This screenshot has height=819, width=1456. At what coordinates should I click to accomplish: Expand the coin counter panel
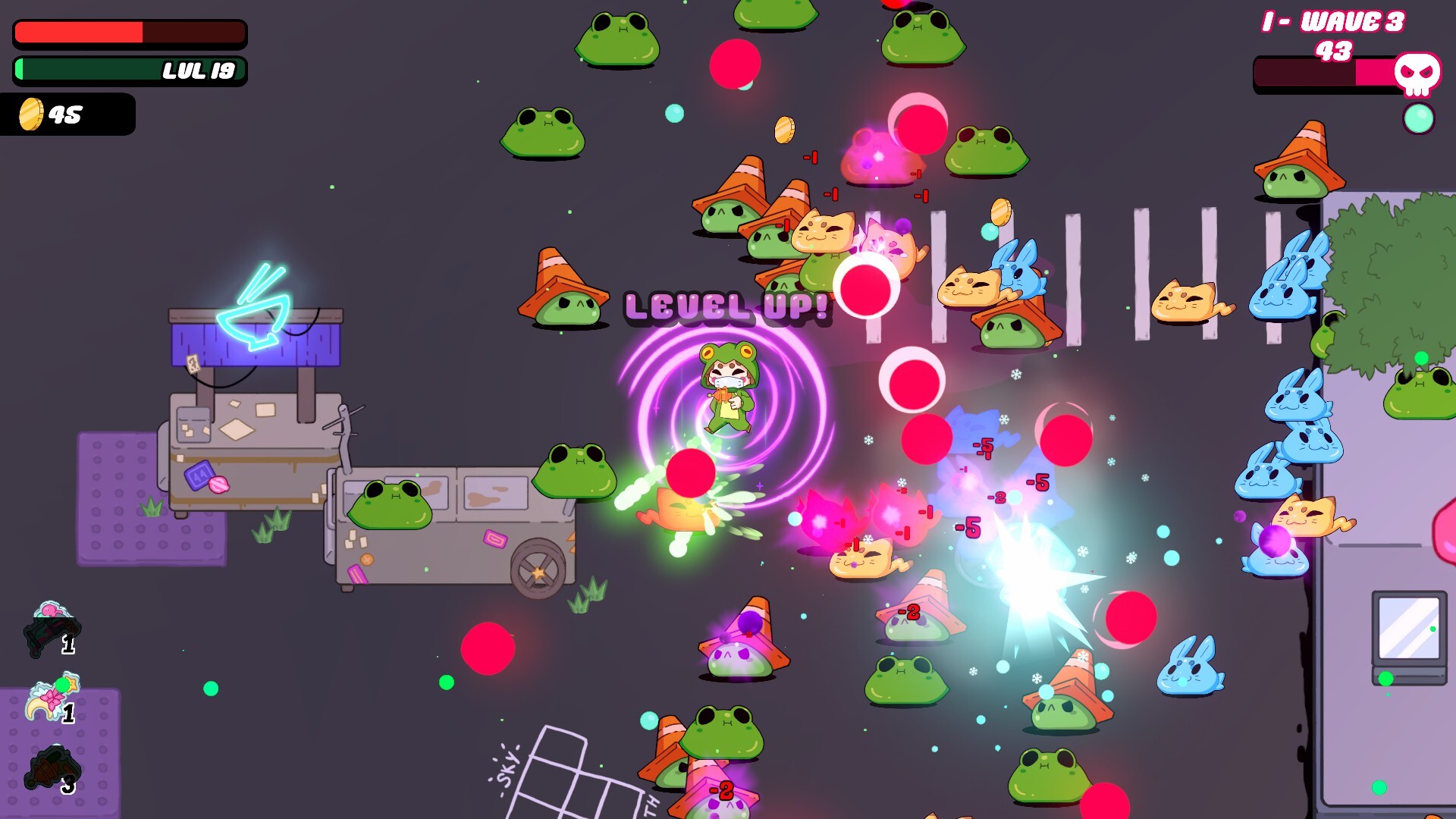pos(68,115)
